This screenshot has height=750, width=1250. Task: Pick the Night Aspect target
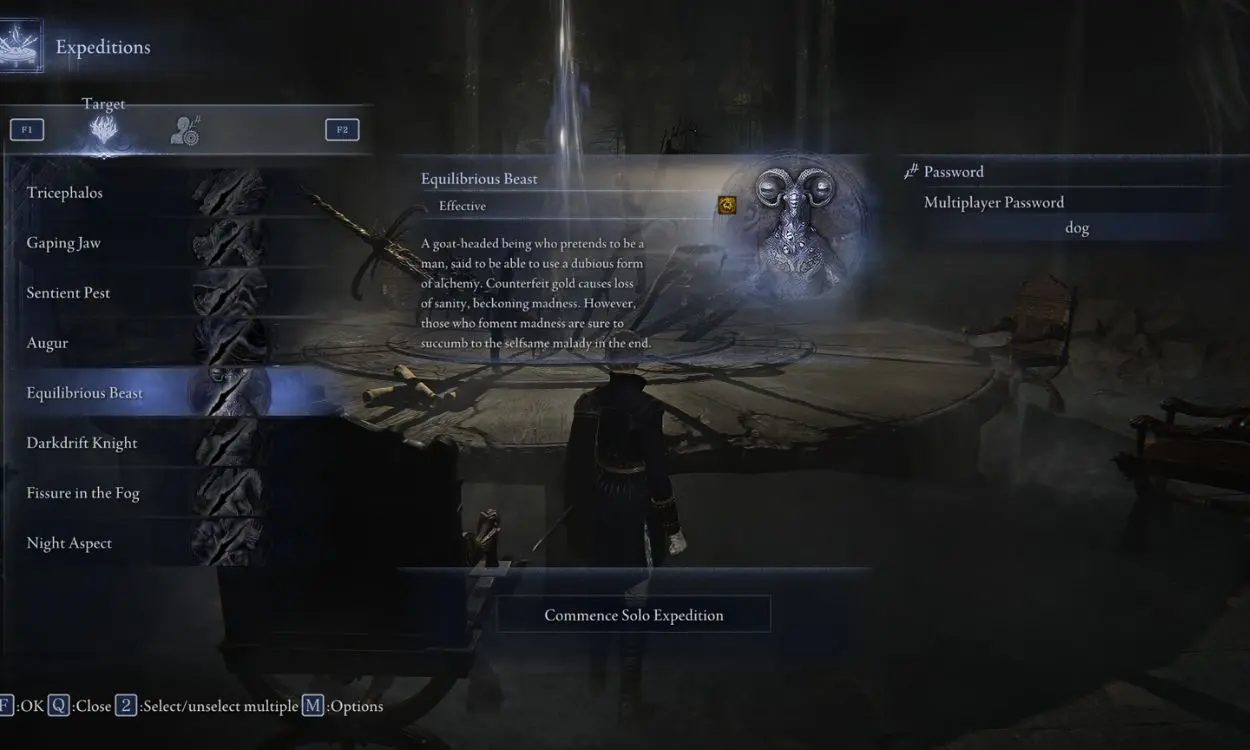tap(140, 543)
